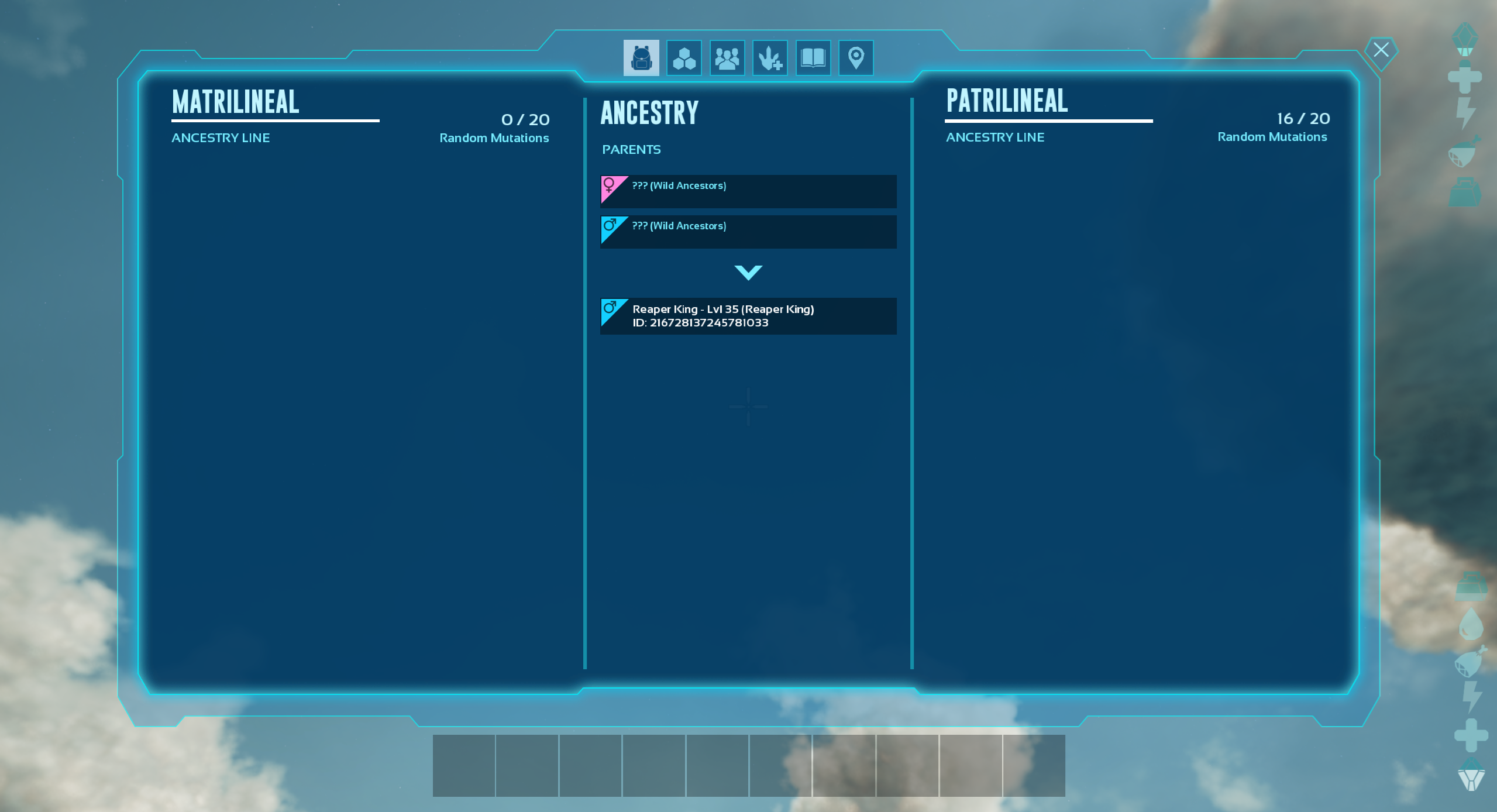Choose the Reaper King Lvl 35 entry

click(748, 316)
